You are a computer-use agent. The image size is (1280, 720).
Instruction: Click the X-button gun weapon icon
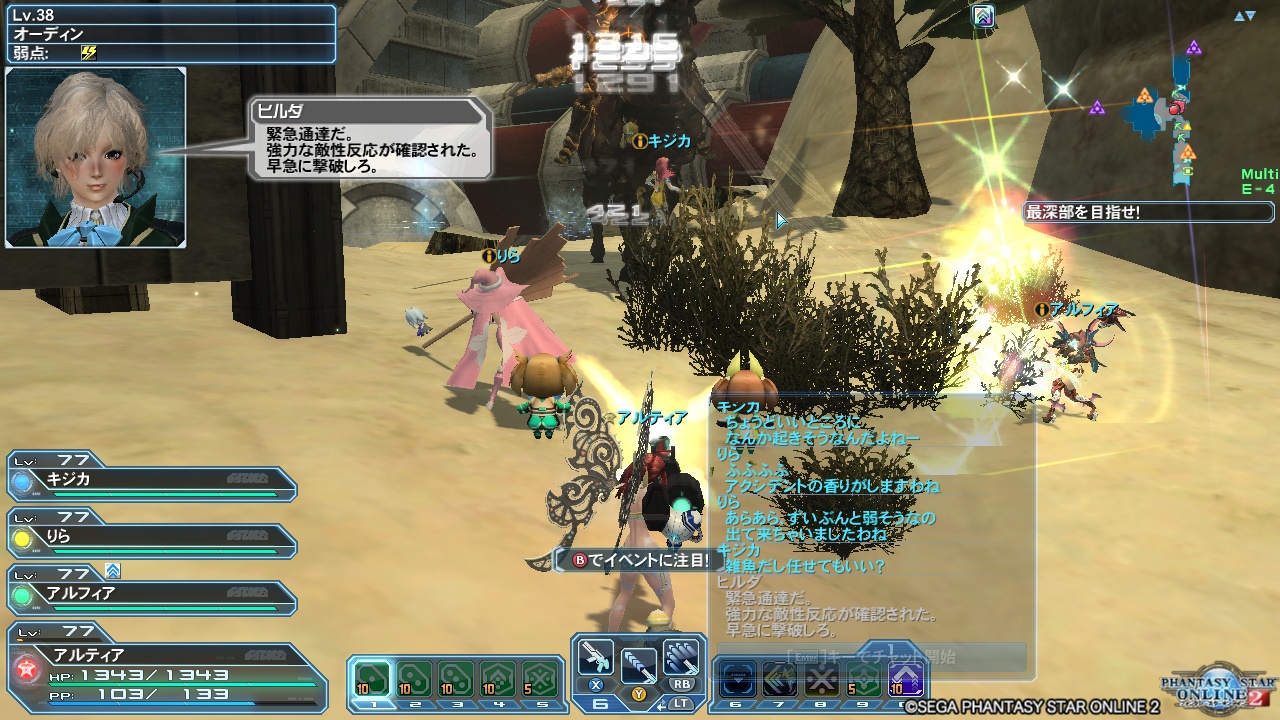[597, 660]
